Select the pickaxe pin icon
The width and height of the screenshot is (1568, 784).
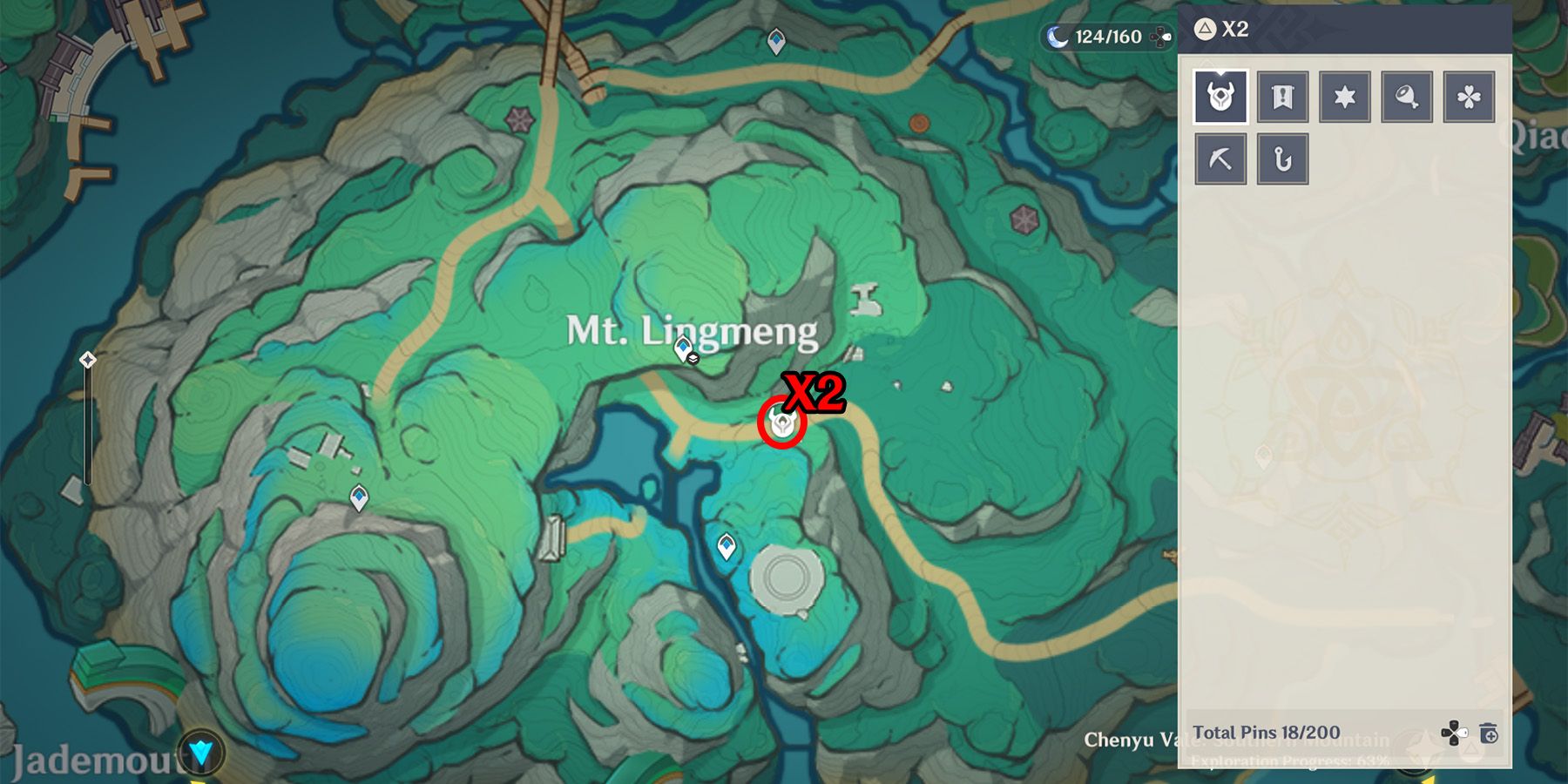pyautogui.click(x=1220, y=159)
